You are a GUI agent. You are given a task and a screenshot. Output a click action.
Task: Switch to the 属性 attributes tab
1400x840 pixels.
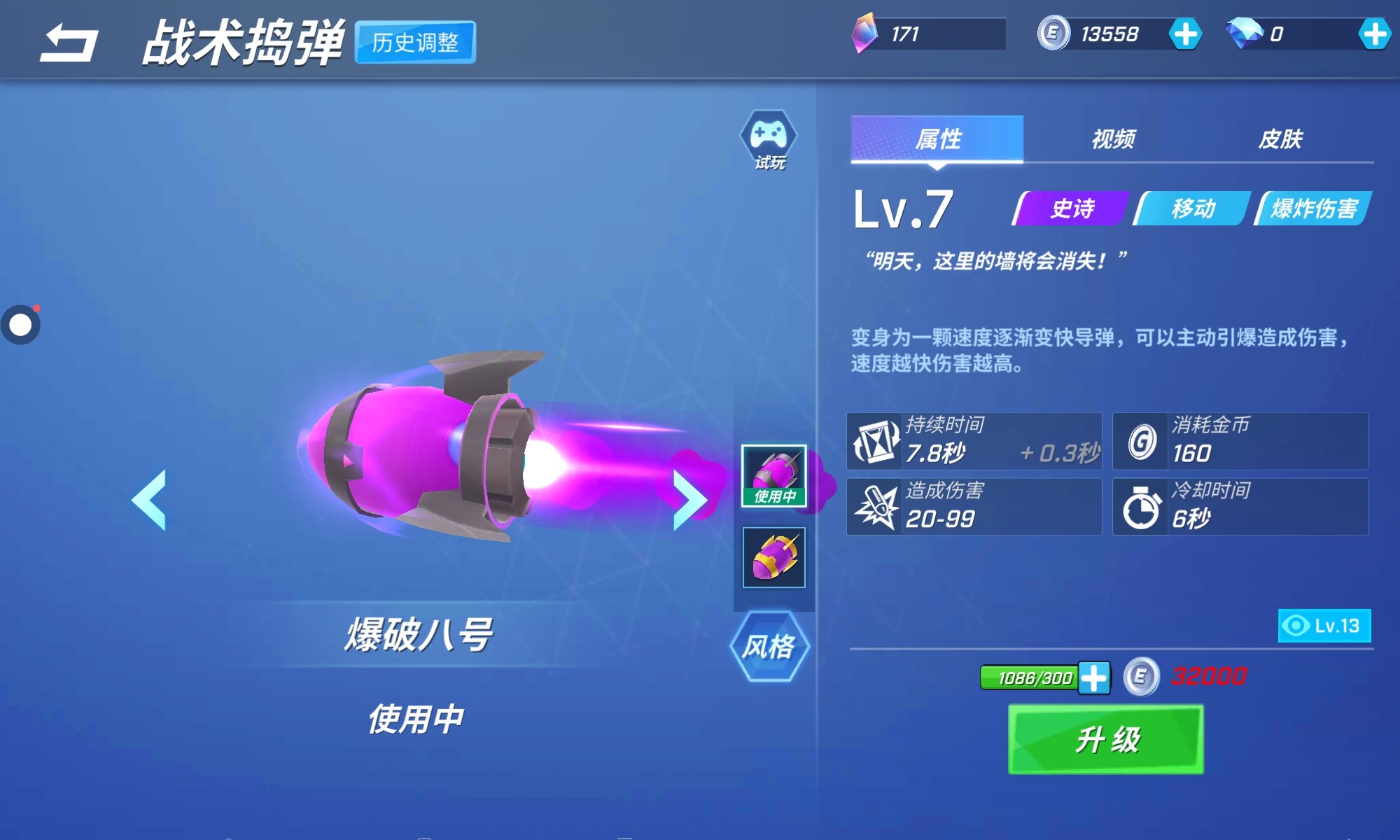click(x=937, y=139)
